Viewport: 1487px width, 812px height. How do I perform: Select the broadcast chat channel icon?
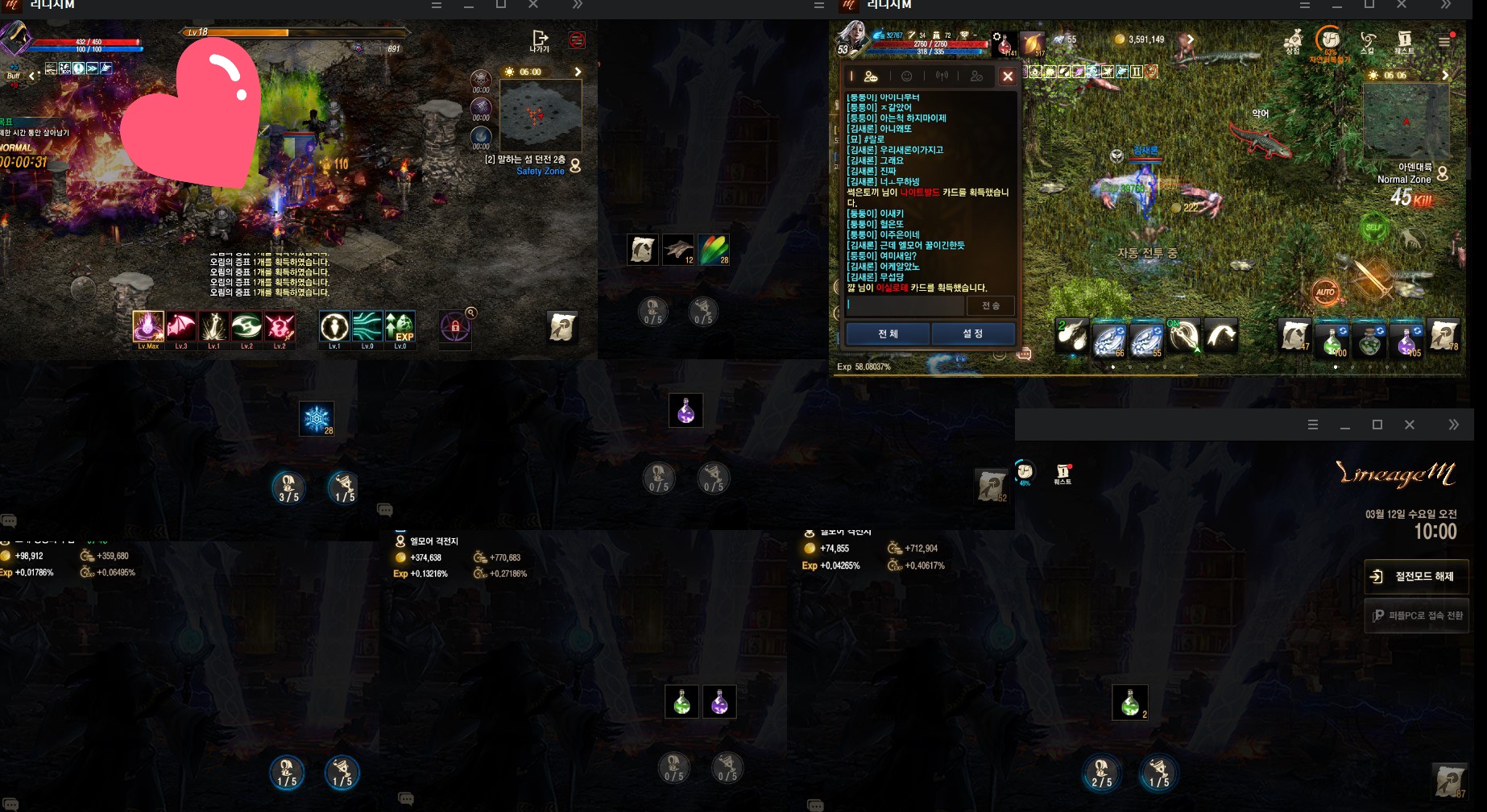coord(942,77)
